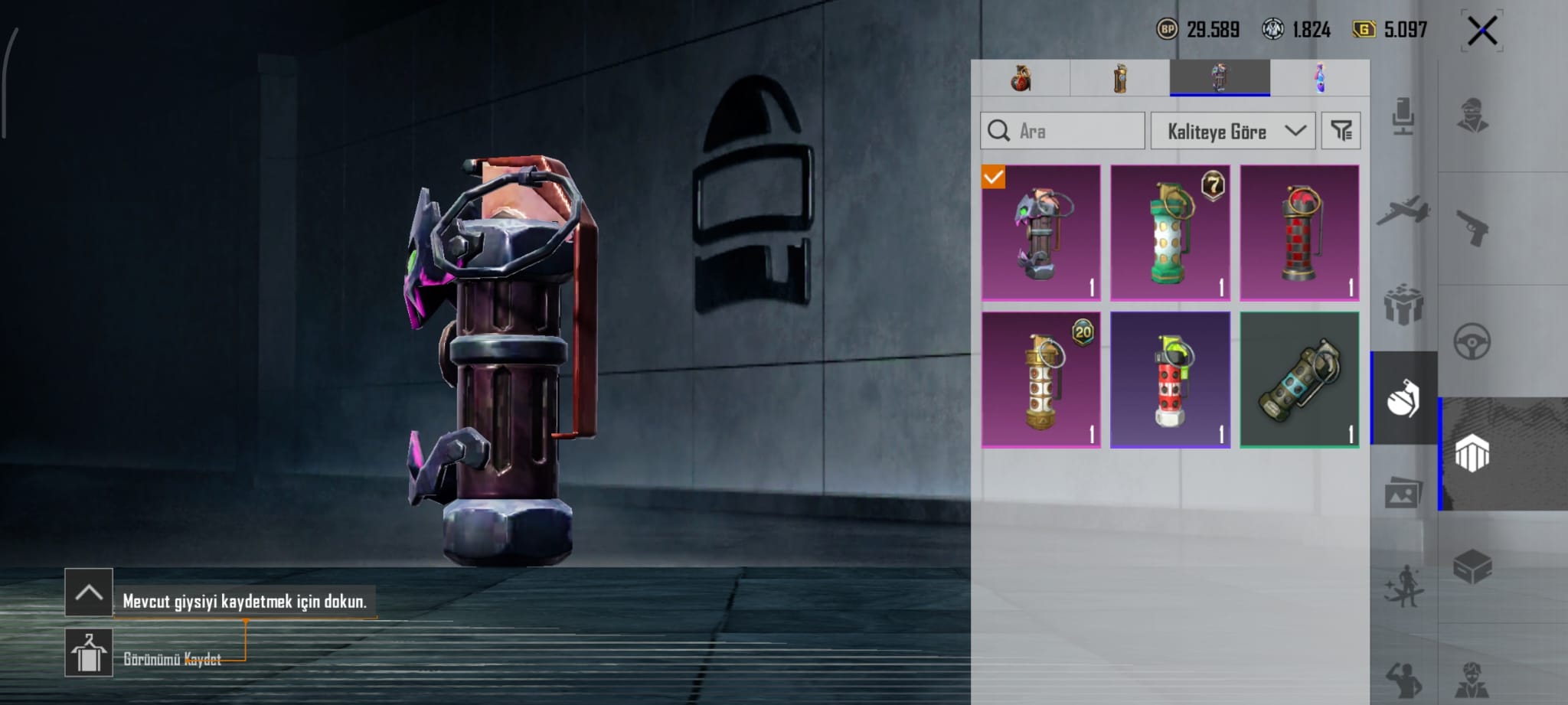Open the filter options button

(1341, 131)
